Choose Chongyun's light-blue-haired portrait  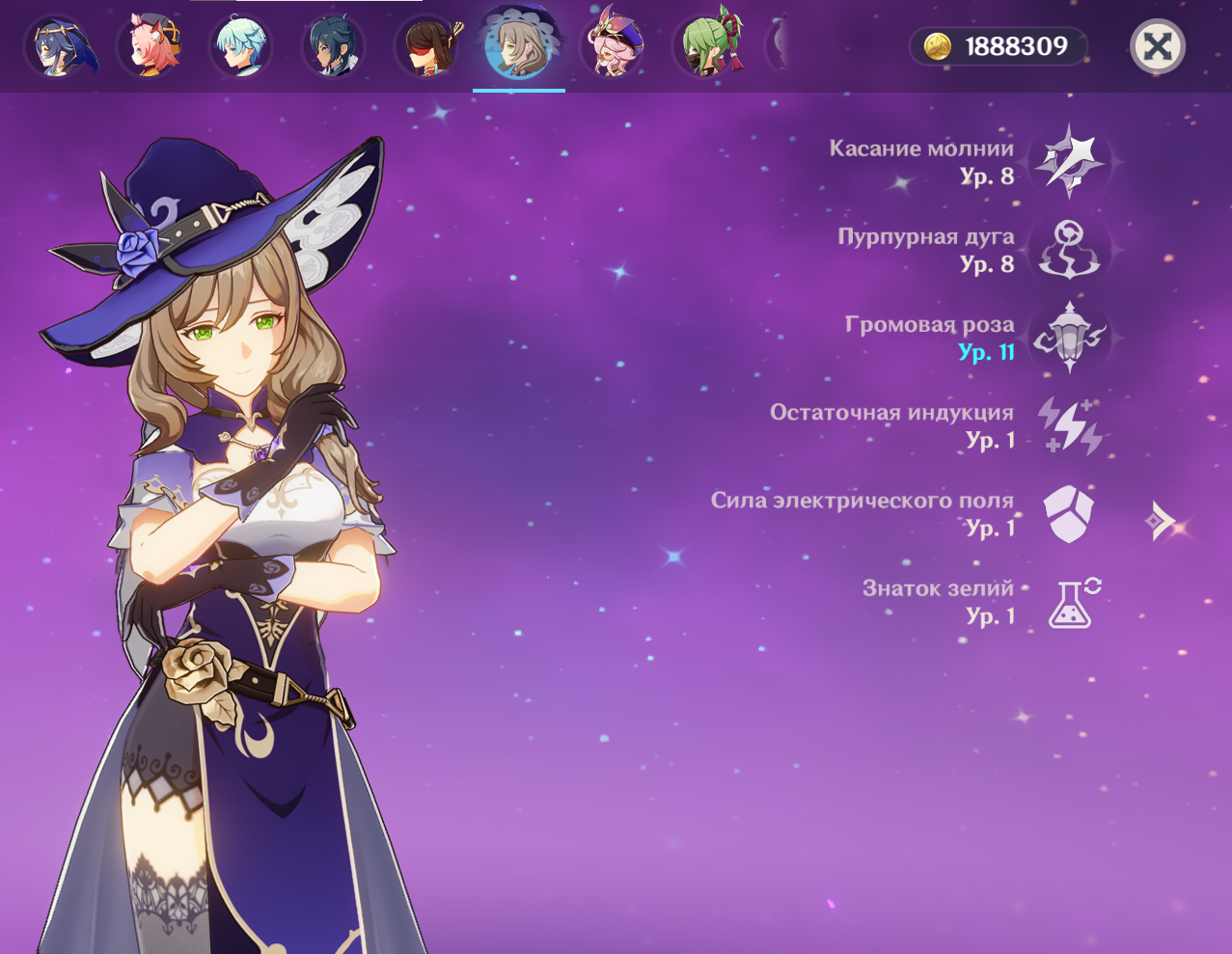pos(240,46)
